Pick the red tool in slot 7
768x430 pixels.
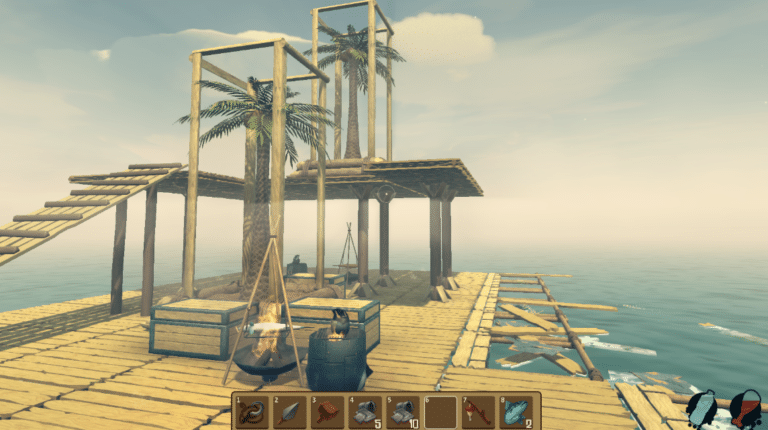[x=478, y=412]
